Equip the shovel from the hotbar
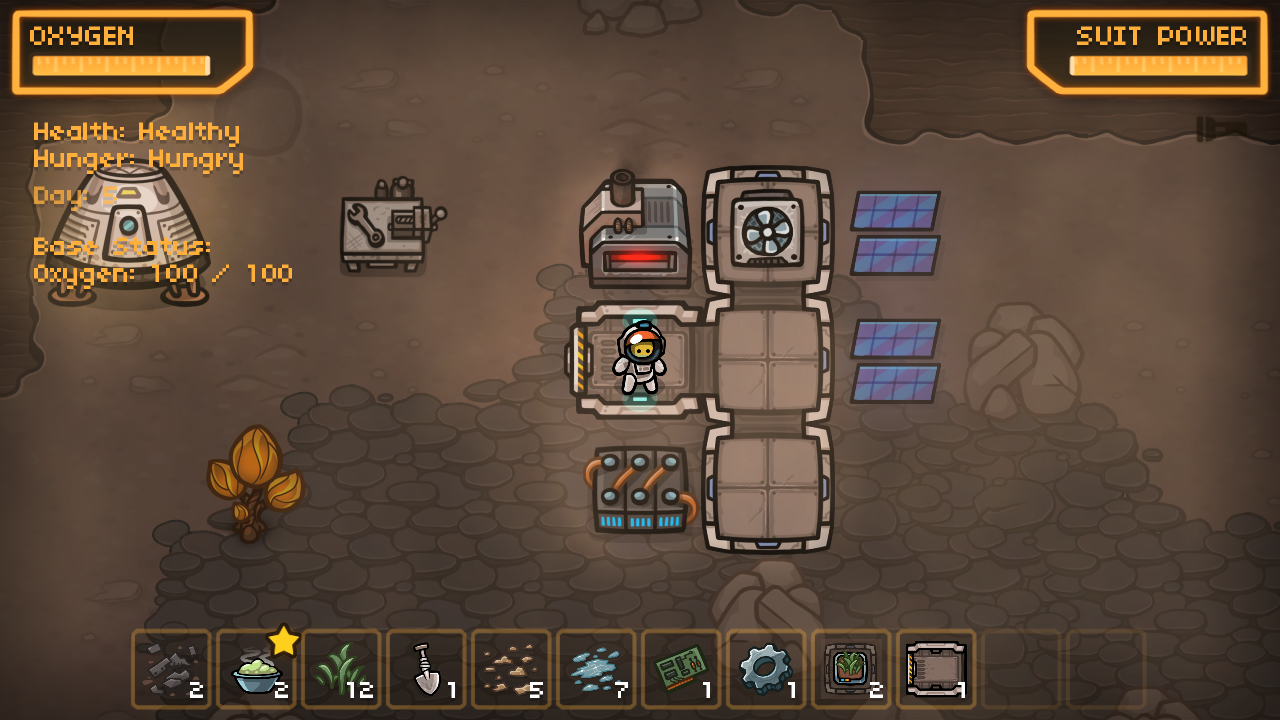 point(426,668)
